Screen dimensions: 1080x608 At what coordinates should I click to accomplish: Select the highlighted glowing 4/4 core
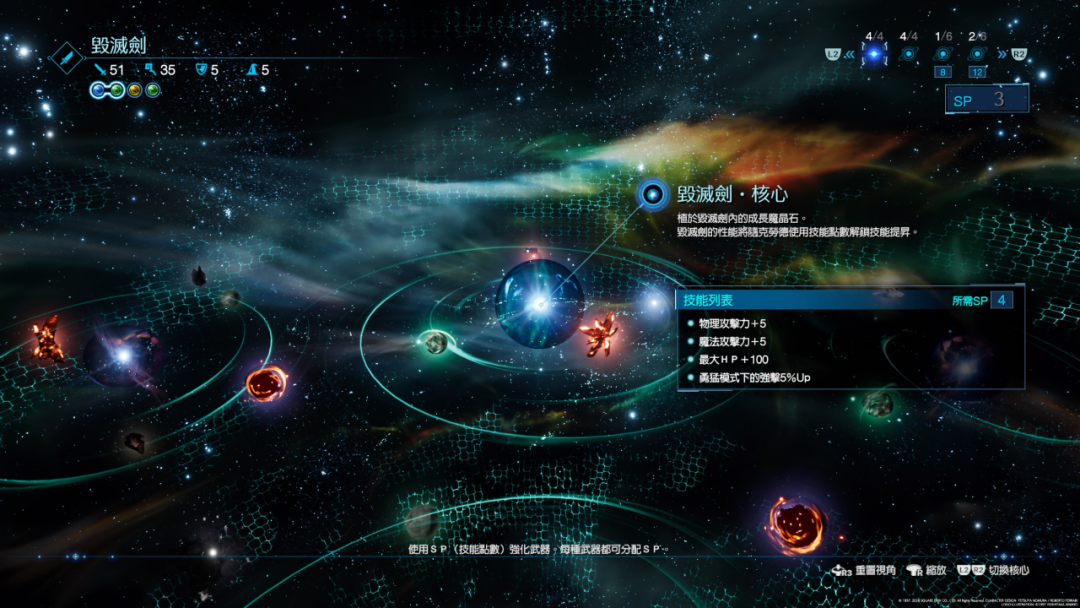coord(874,54)
